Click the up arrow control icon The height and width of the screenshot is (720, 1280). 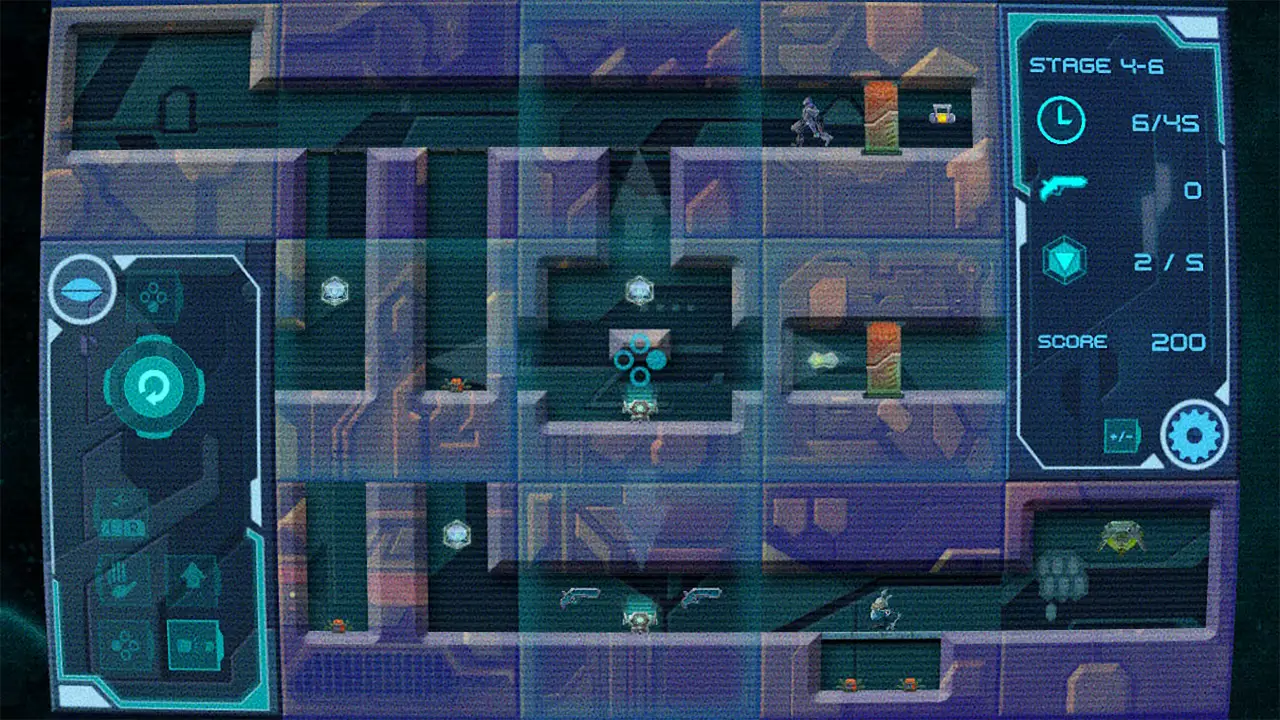point(191,575)
